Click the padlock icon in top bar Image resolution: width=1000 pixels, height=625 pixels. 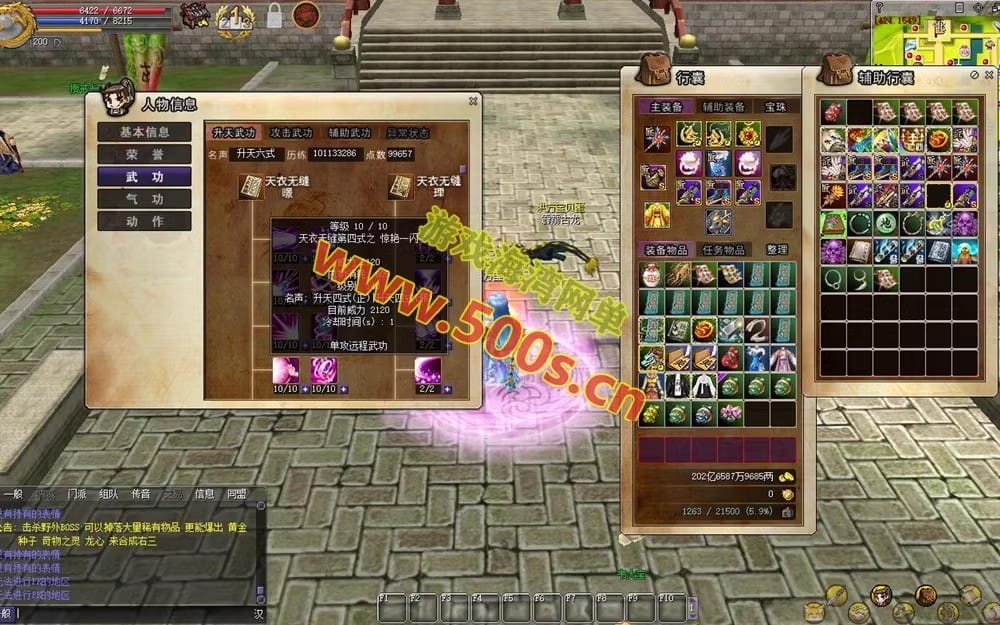point(274,15)
